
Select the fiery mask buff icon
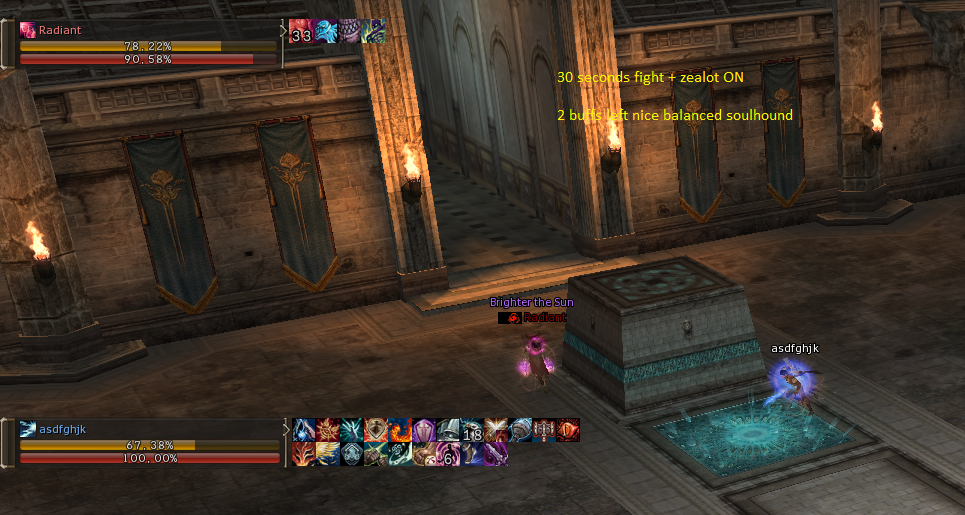[x=304, y=454]
